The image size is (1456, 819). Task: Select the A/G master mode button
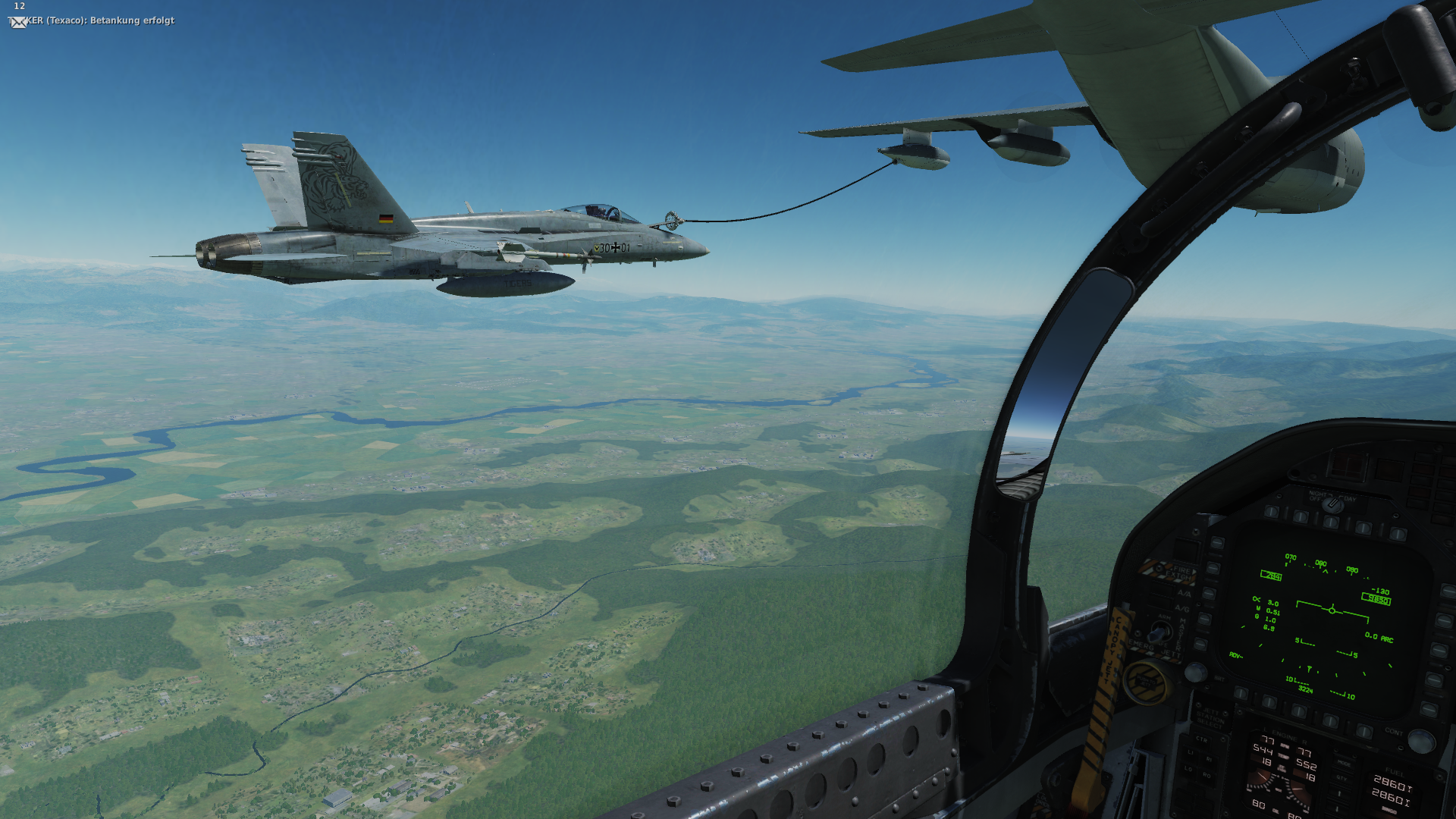click(1182, 609)
